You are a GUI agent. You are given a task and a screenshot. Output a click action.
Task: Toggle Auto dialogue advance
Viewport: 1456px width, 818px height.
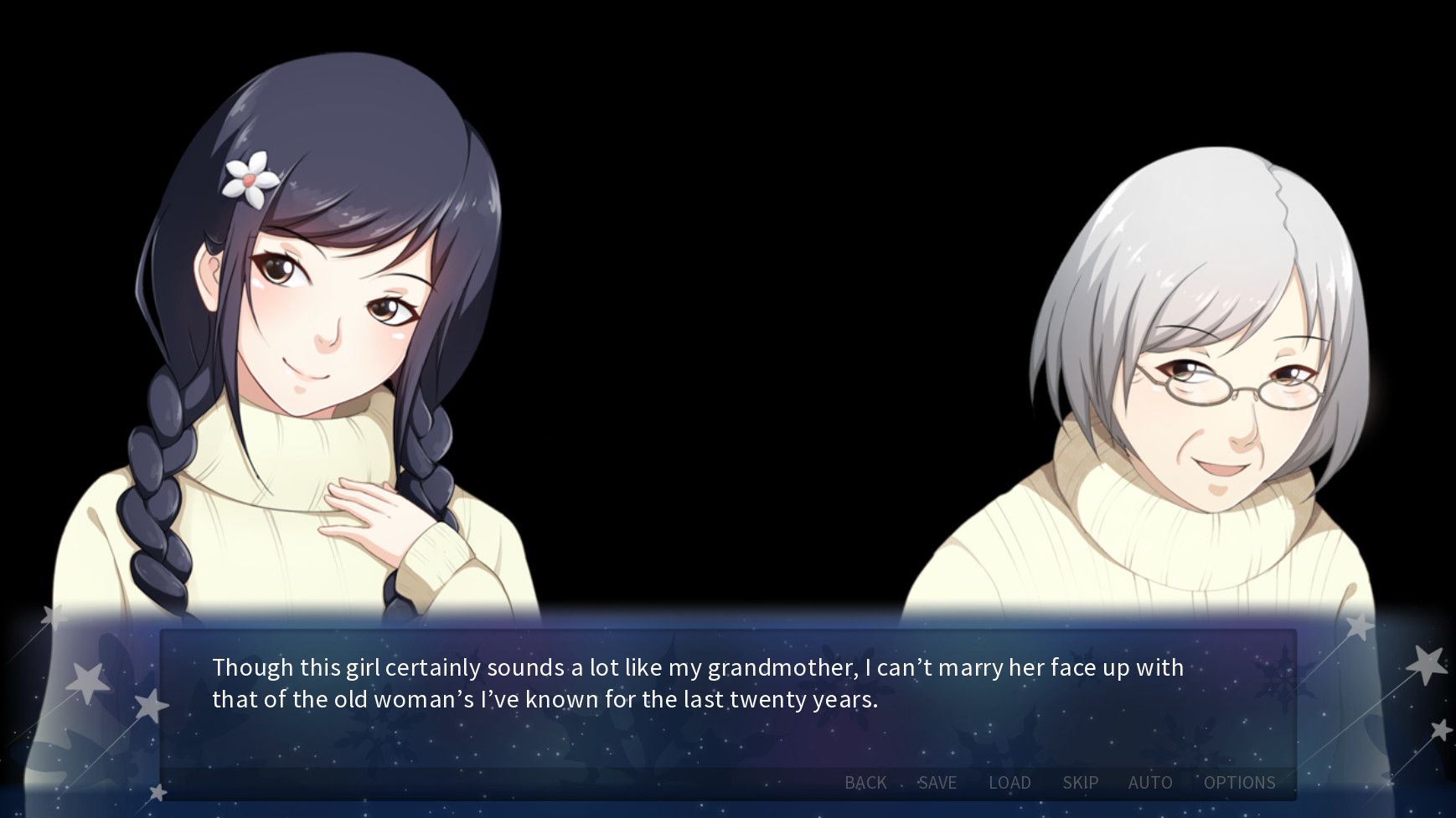1149,782
